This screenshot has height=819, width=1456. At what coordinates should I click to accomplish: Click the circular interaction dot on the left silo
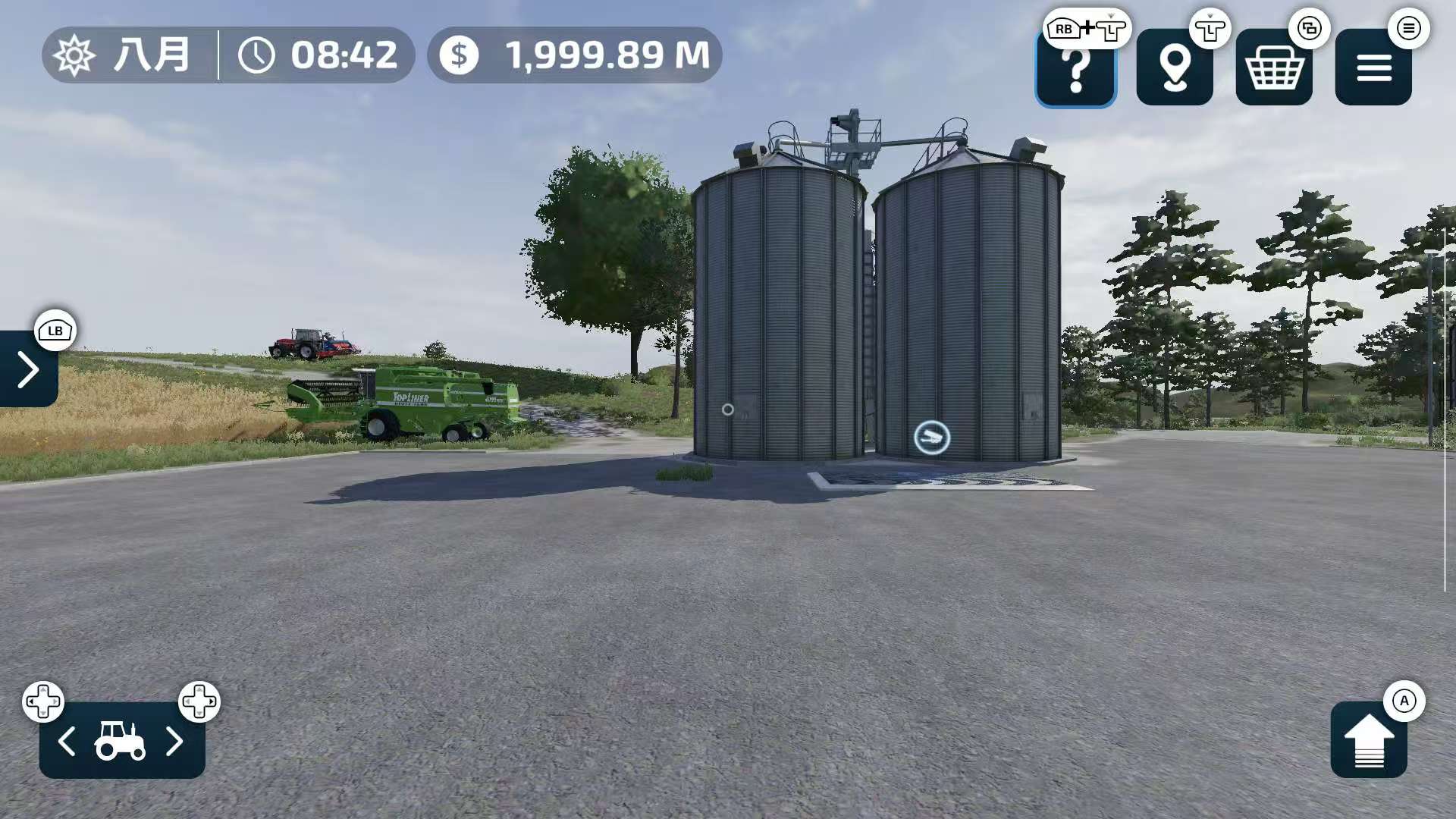727,409
